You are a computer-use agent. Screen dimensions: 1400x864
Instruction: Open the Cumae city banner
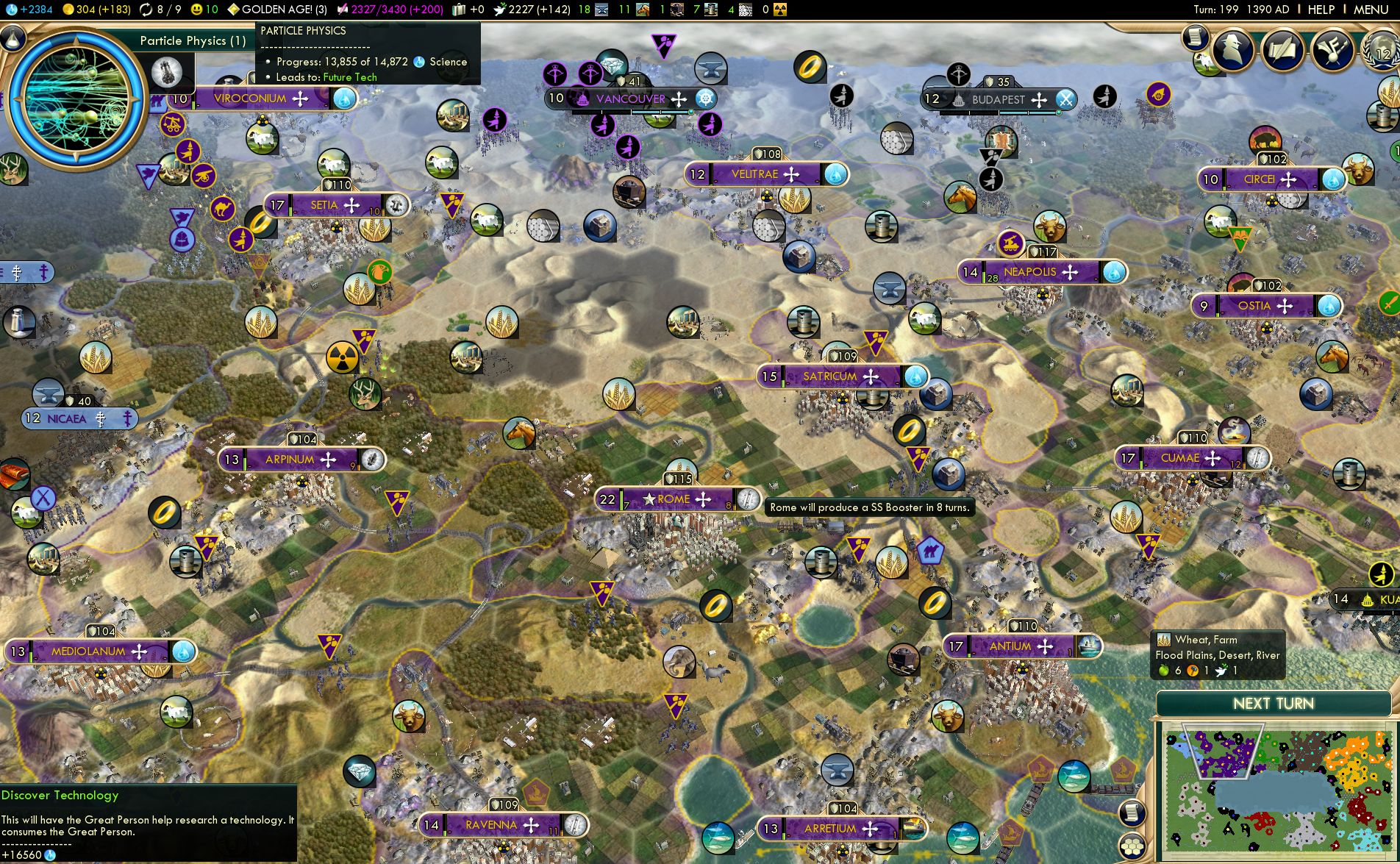click(x=1179, y=458)
